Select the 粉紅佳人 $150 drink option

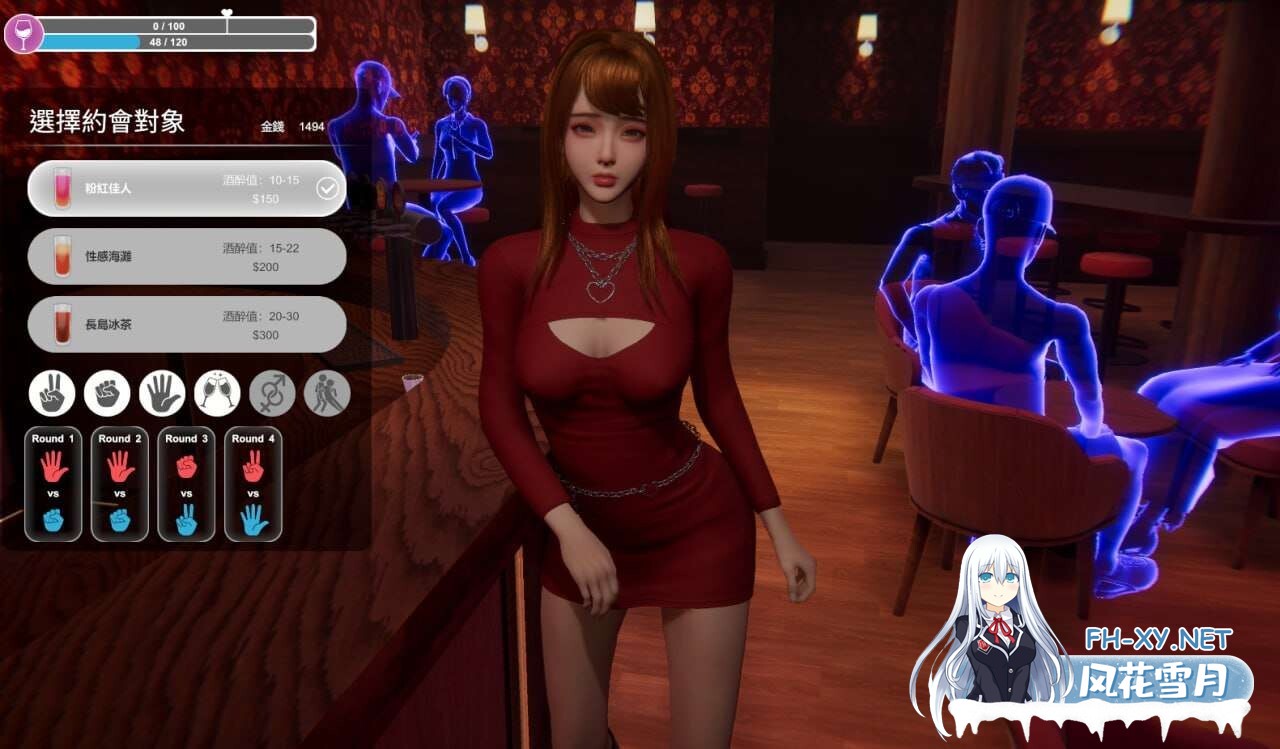187,188
